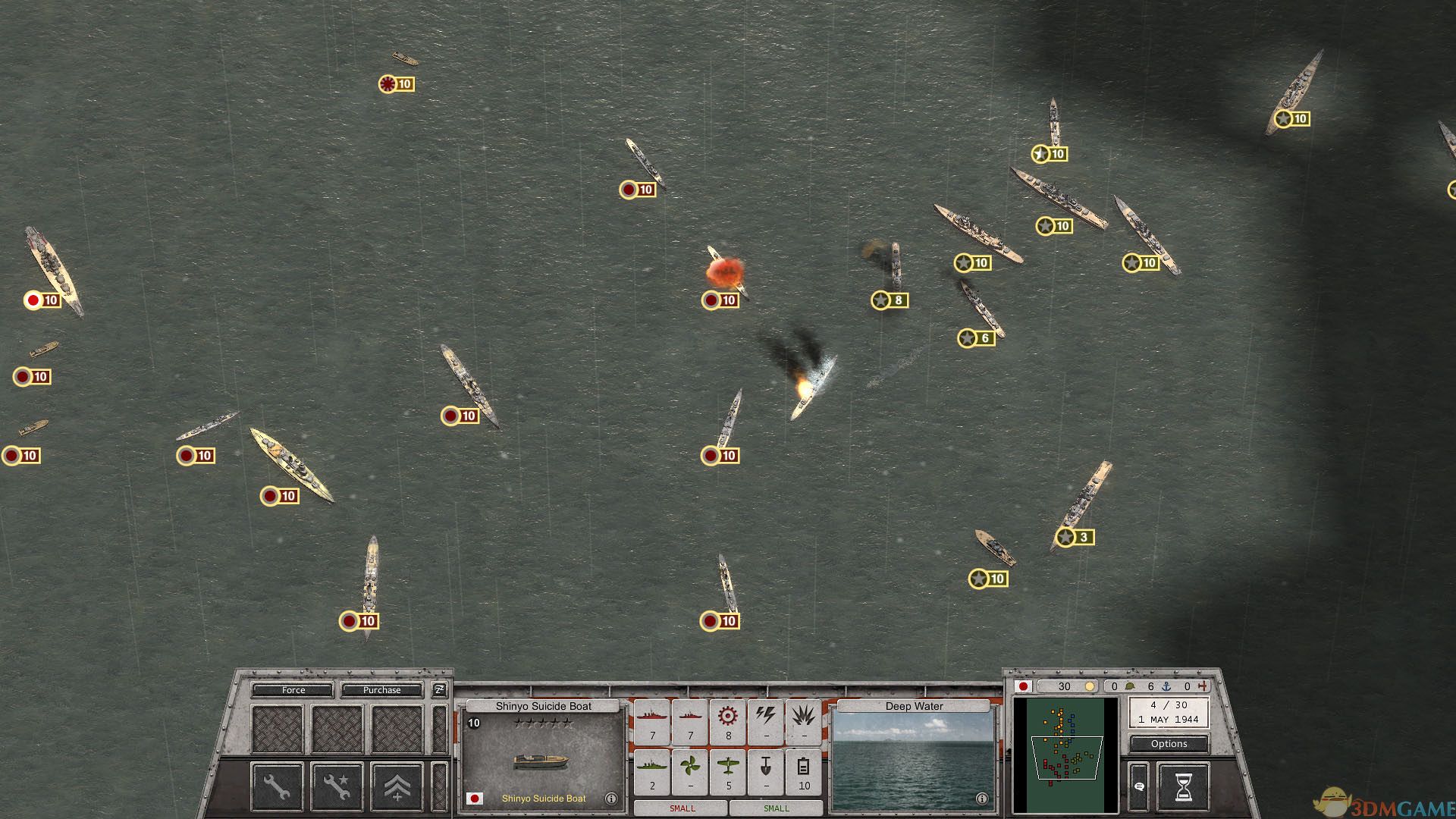Screen dimensions: 1456x819
Task: Show info for the Shinyo Suicide Boat
Action: point(611,799)
